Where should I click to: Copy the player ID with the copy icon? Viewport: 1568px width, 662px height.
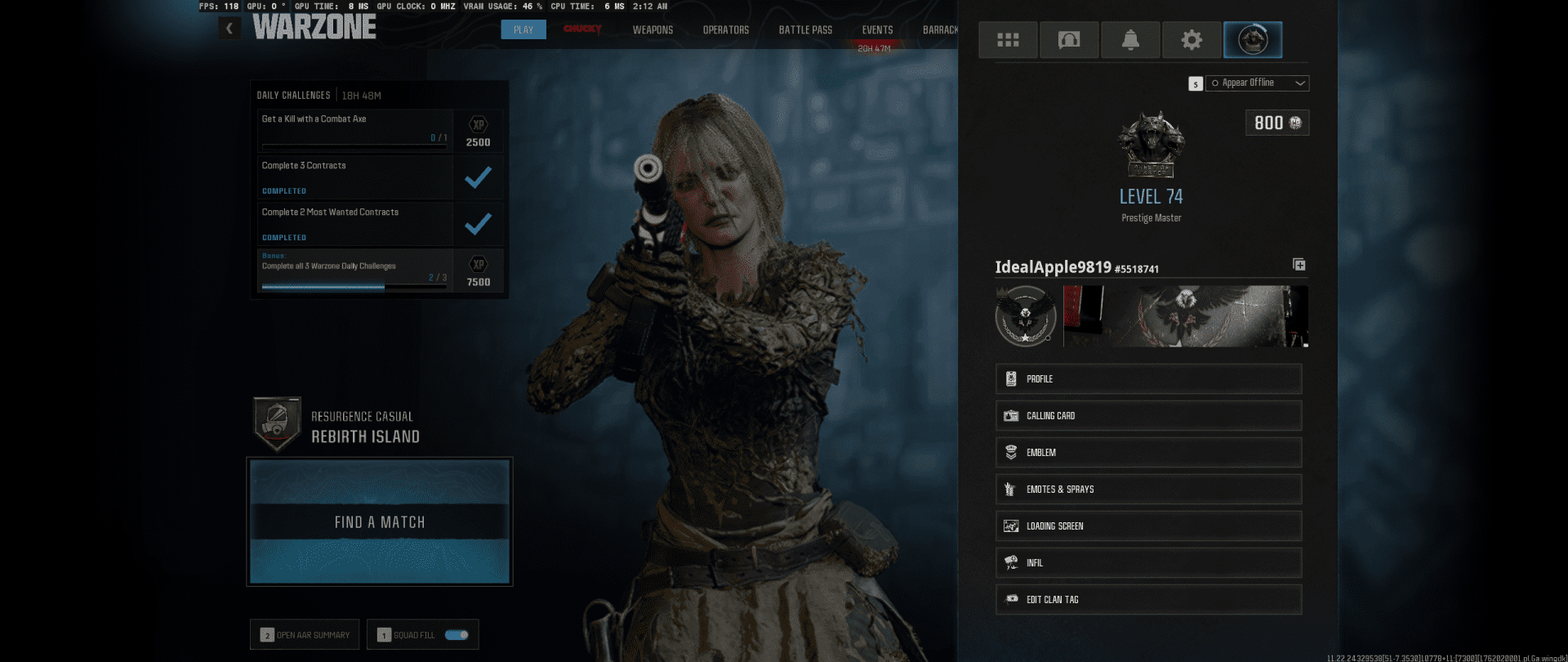[1298, 265]
